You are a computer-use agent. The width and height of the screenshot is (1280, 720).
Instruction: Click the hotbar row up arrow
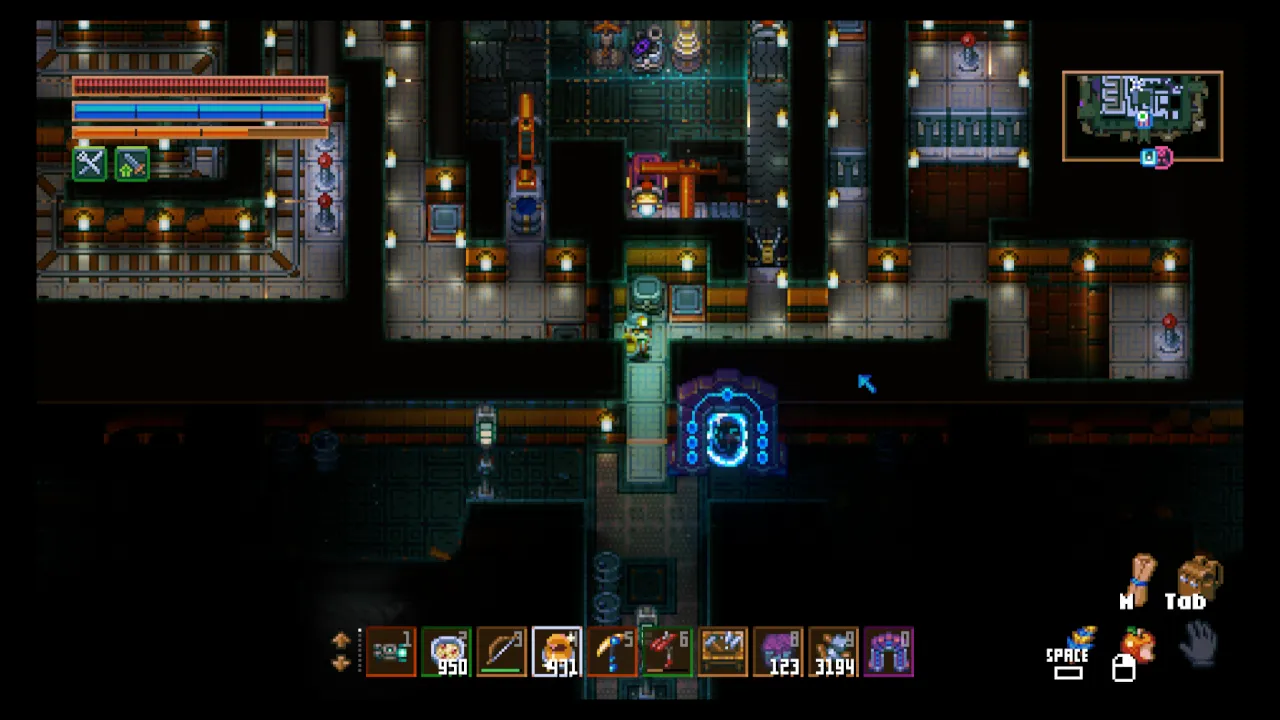[x=341, y=641]
